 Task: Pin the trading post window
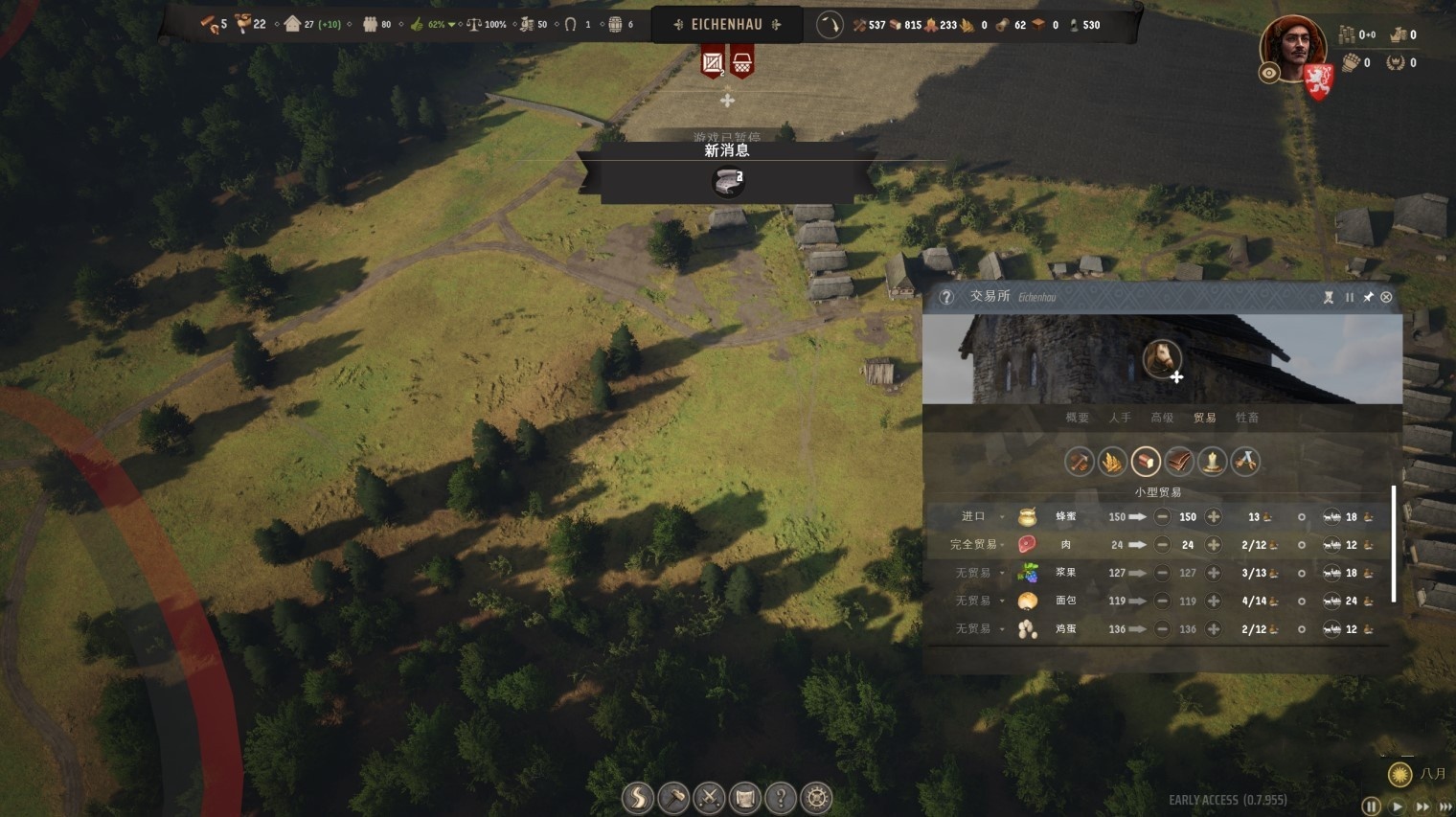coord(1368,297)
